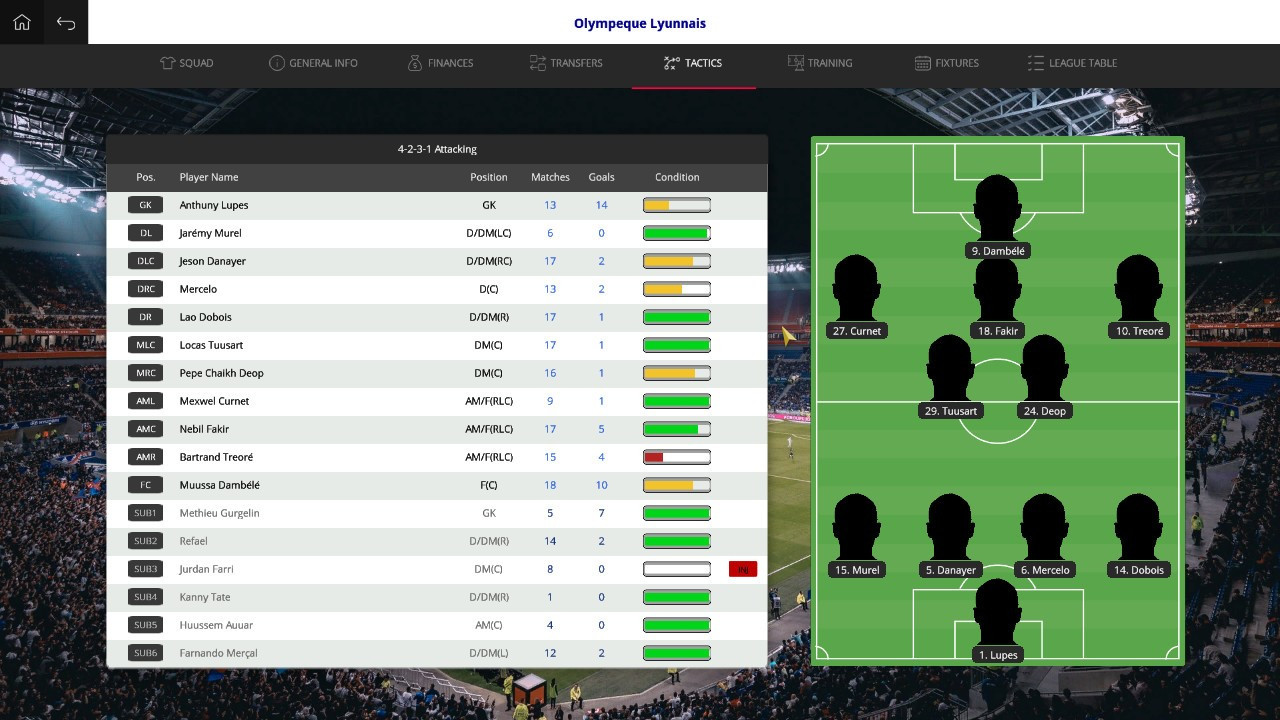Click the Finances icon
Screen dimensions: 1280x720
pos(415,62)
